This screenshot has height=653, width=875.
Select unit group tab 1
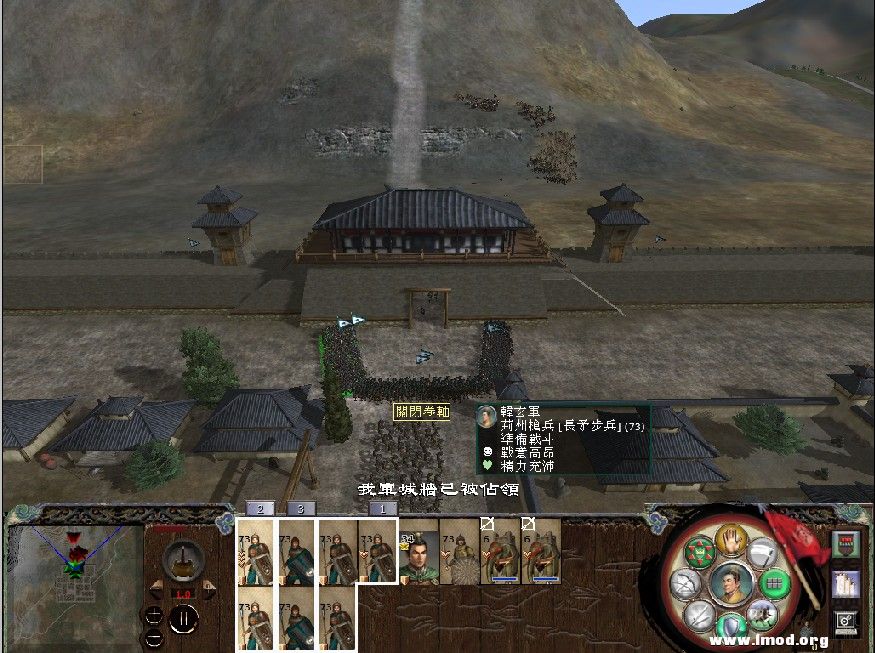(x=377, y=508)
